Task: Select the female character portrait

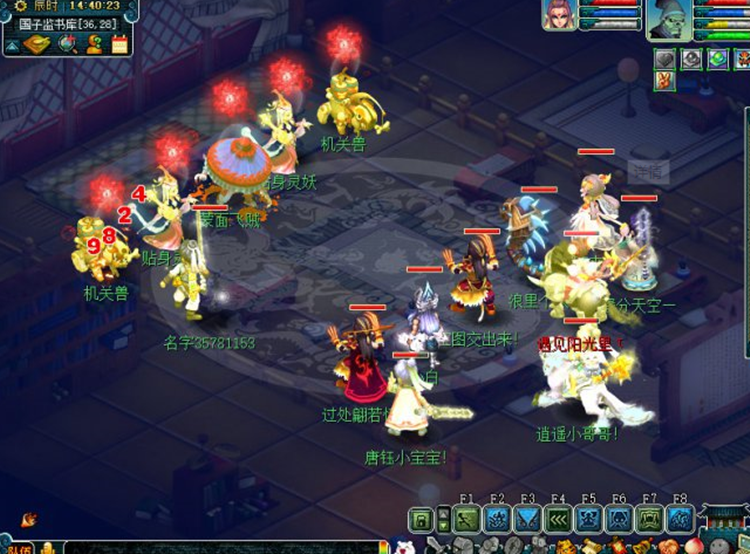Action: coord(559,15)
